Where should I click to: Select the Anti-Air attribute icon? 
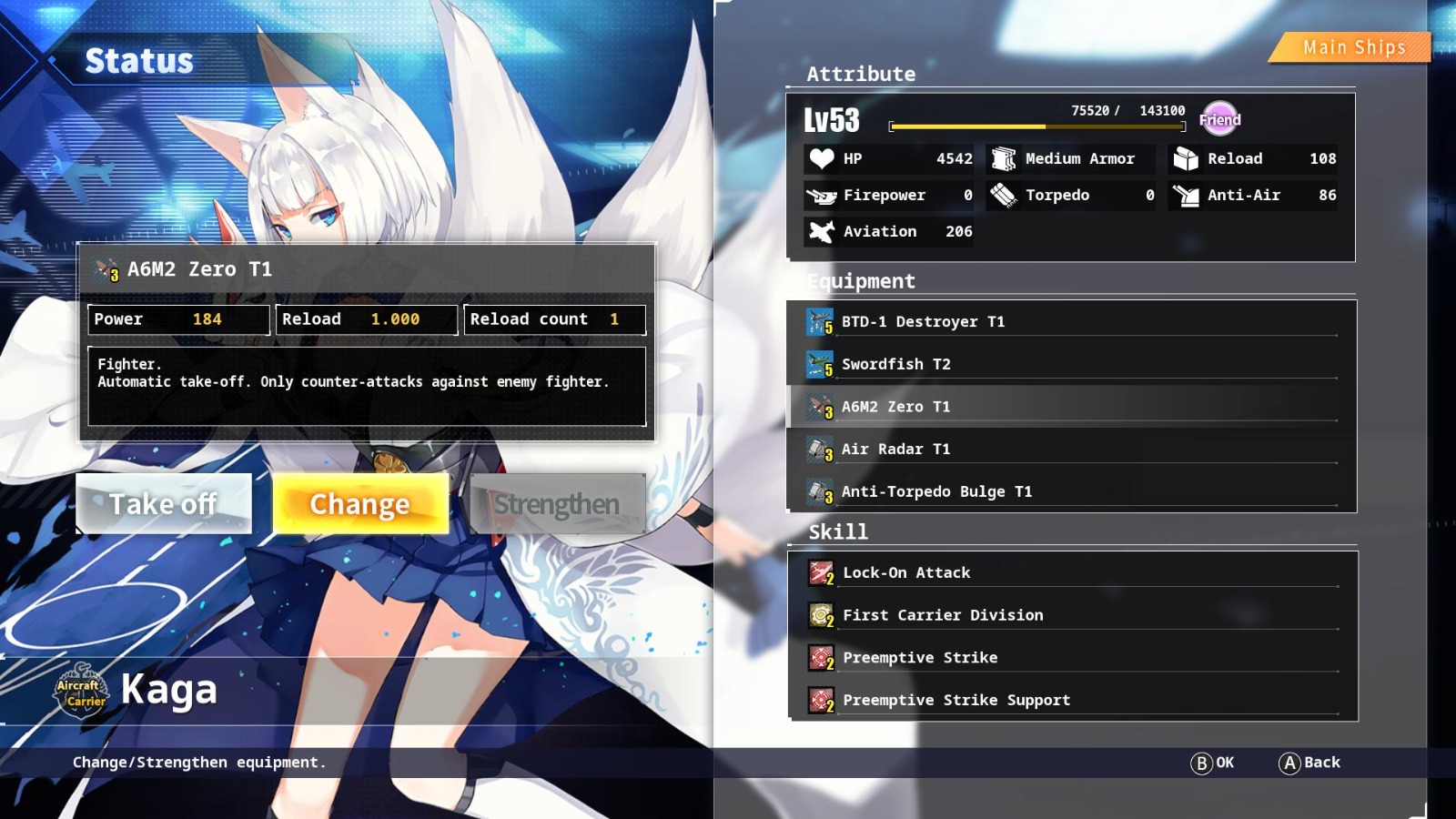coord(1185,195)
